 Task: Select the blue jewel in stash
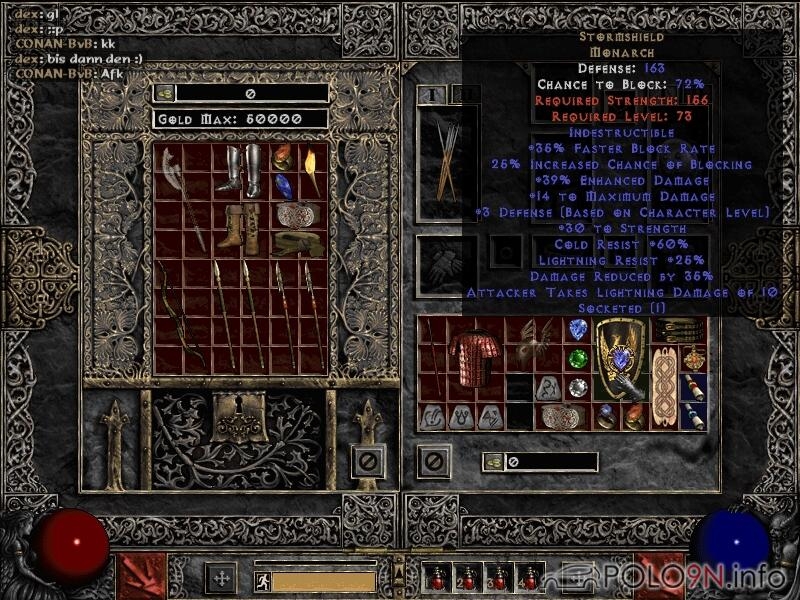click(284, 186)
